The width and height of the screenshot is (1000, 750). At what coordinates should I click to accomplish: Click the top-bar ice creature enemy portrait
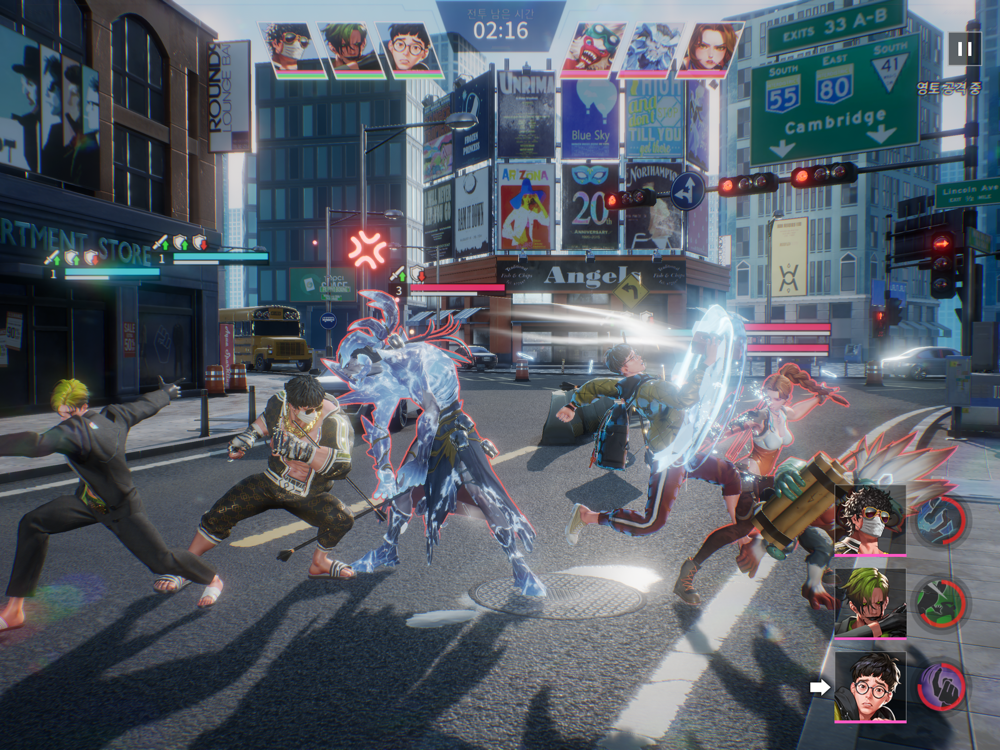pos(651,49)
